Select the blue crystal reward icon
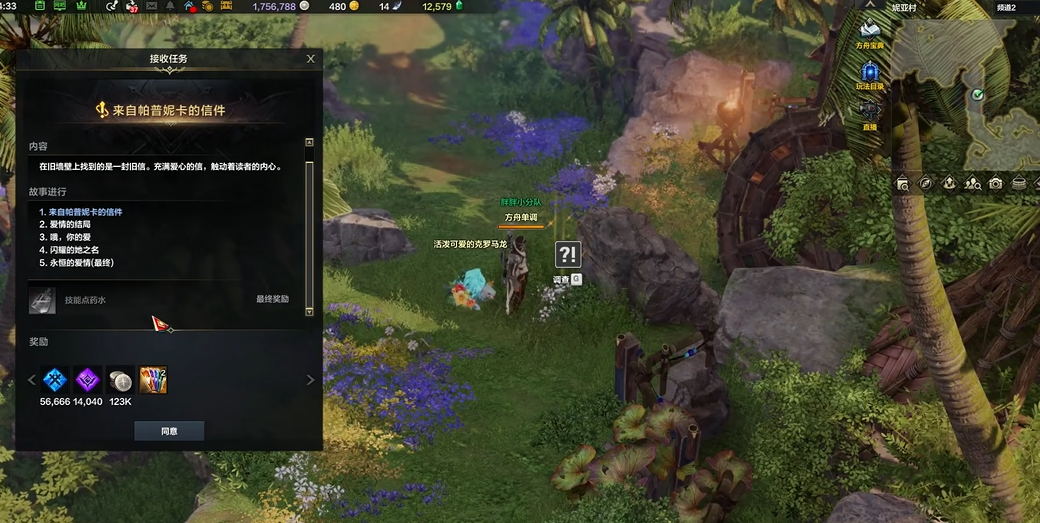This screenshot has height=523, width=1040. pos(55,379)
